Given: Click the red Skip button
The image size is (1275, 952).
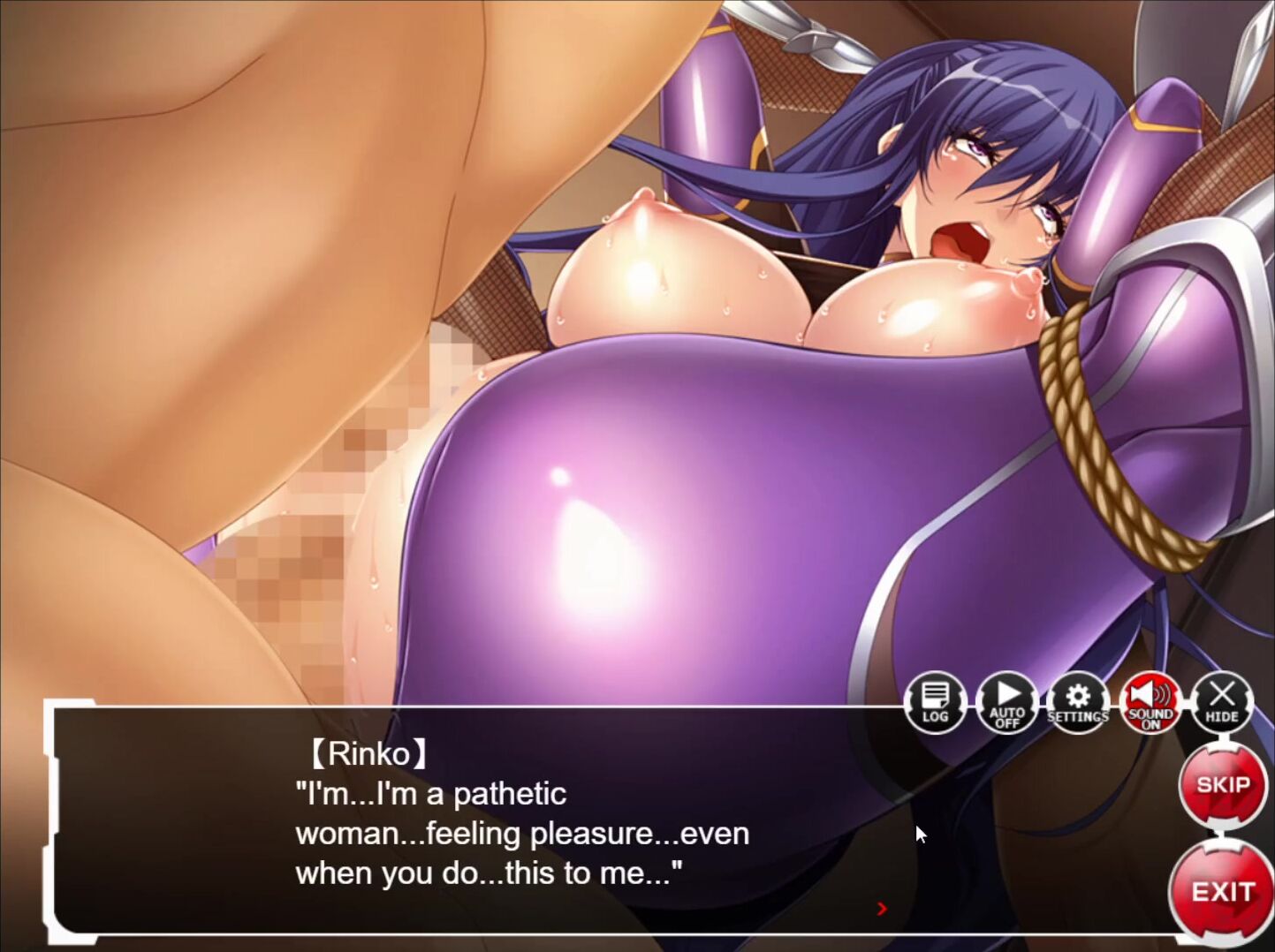Looking at the screenshot, I should (1223, 785).
